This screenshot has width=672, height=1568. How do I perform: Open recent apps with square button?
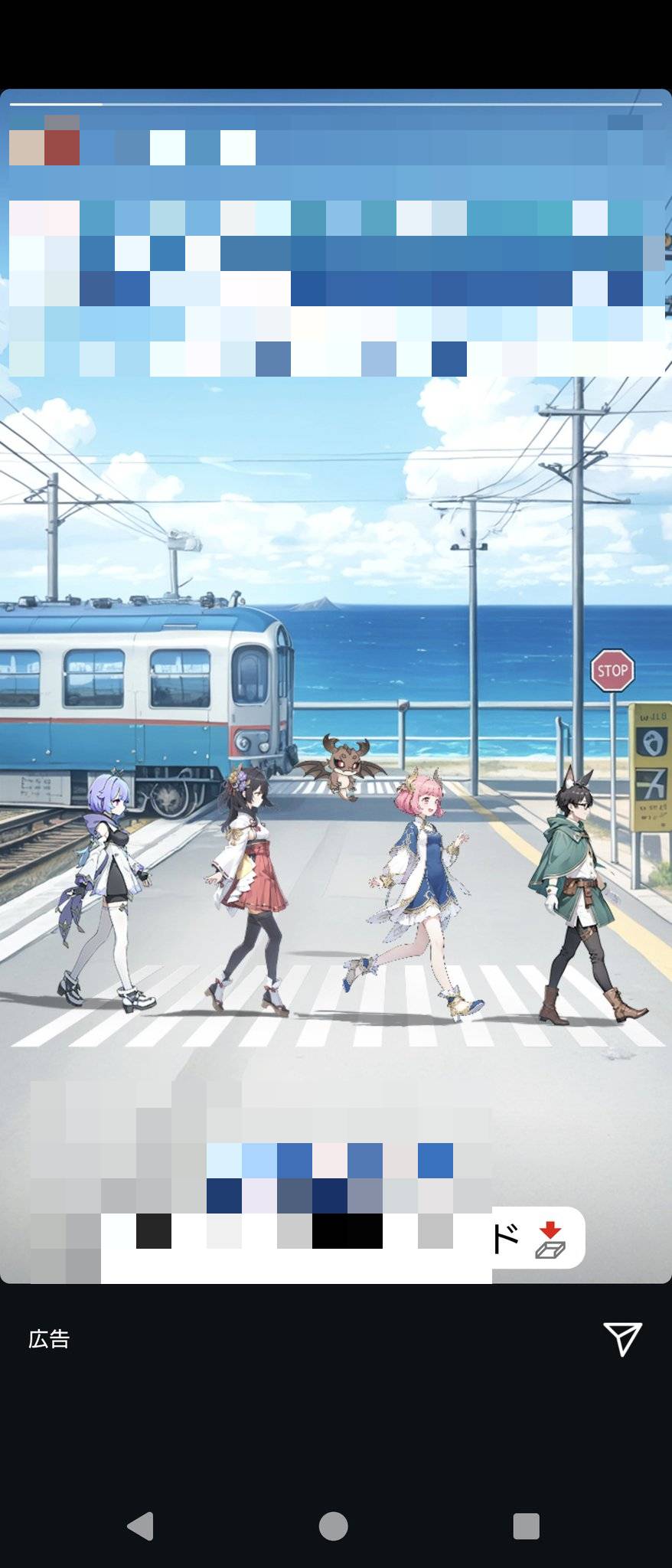pos(527,1526)
